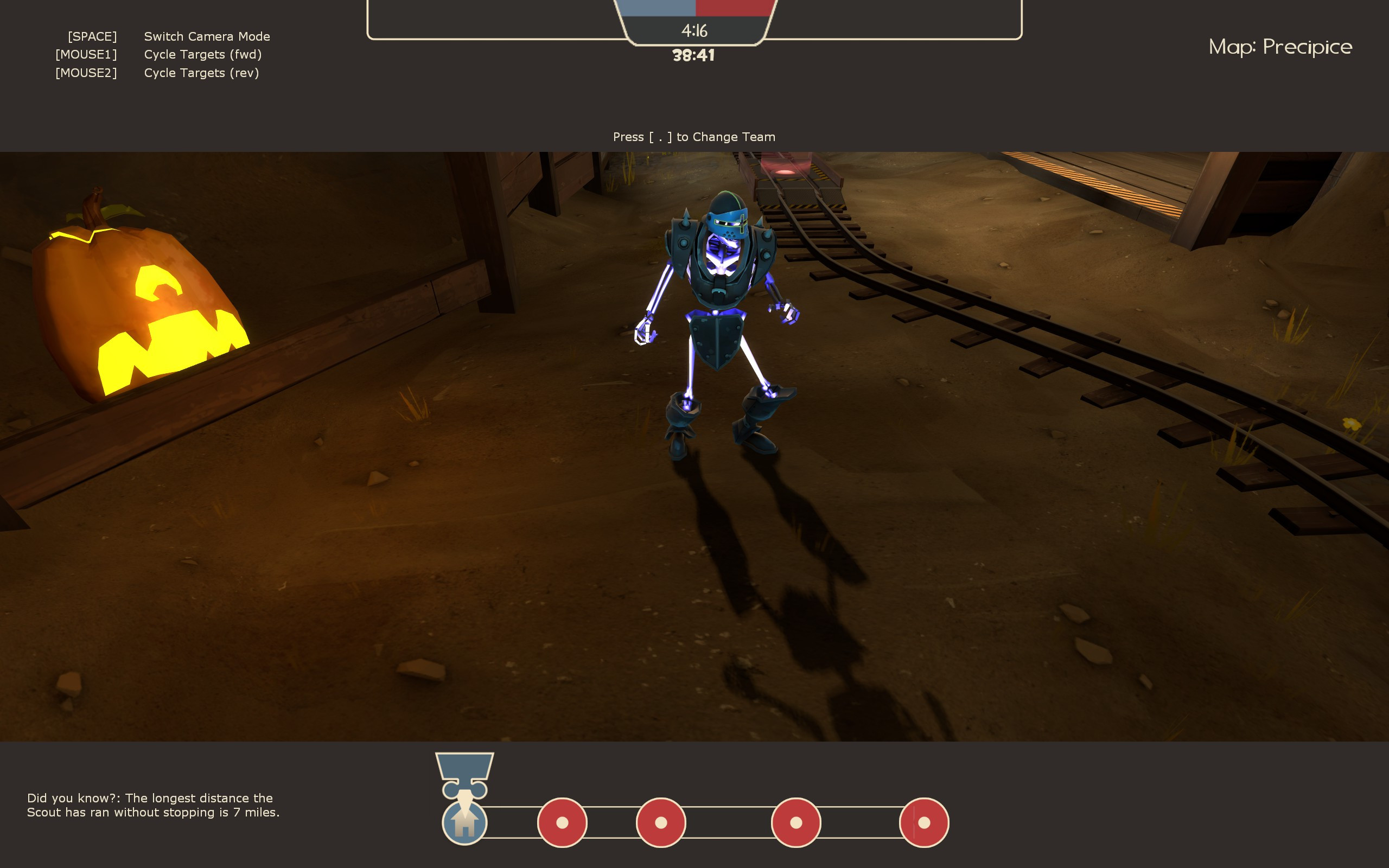1389x868 pixels.
Task: Click the blue half of team score bar
Action: (660, 7)
